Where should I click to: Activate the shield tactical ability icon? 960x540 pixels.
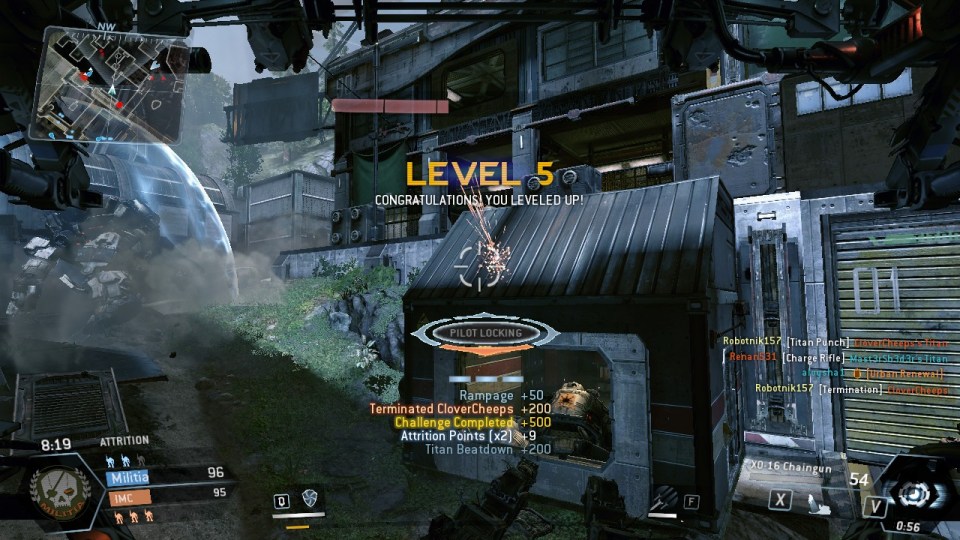(x=309, y=499)
